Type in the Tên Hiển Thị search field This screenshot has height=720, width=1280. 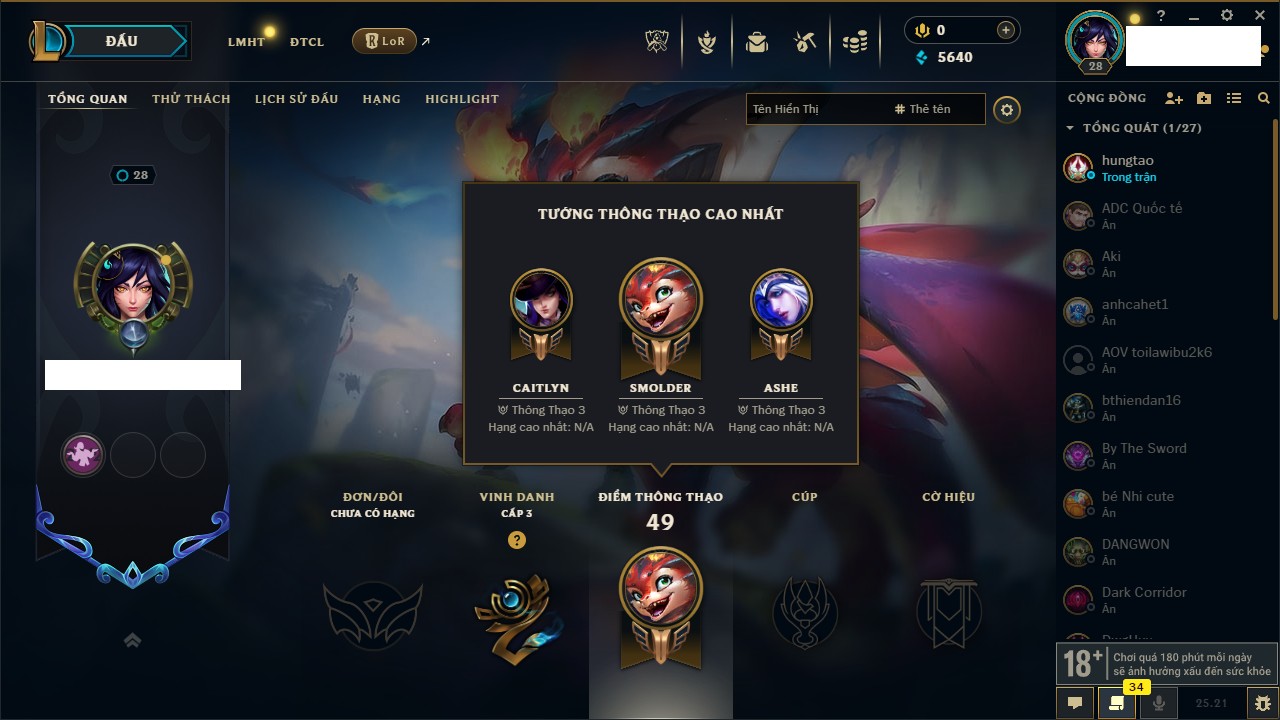815,109
